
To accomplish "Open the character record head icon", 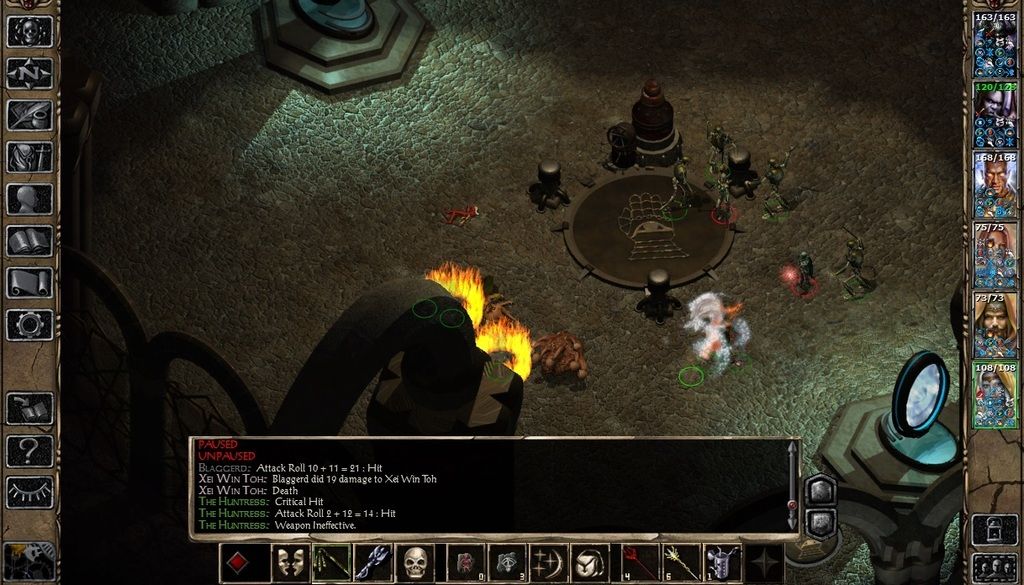I will click(29, 199).
